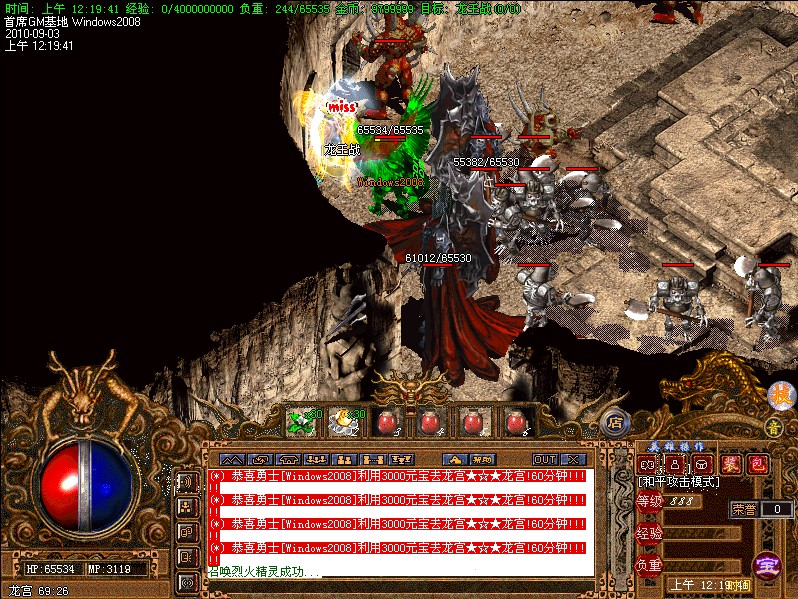Close game with the X button
This screenshot has height=599, width=798.
tap(575, 459)
